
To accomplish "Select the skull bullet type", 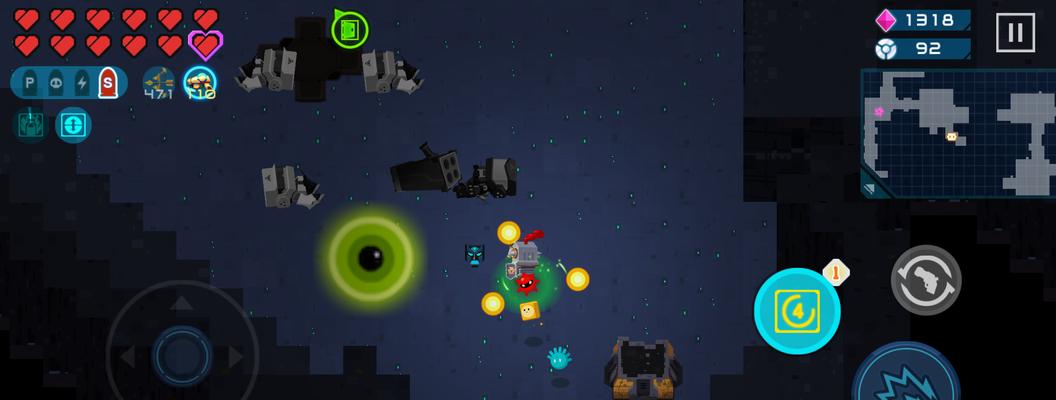I will pyautogui.click(x=56, y=84).
